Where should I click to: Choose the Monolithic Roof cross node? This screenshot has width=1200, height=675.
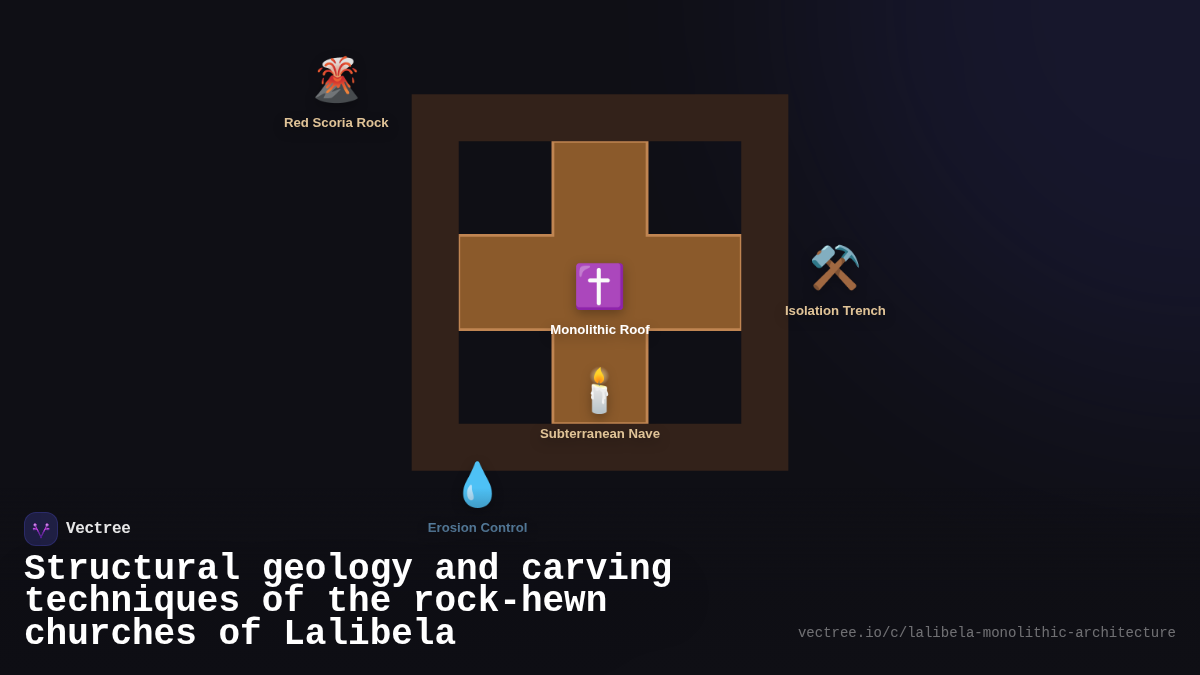point(599,287)
